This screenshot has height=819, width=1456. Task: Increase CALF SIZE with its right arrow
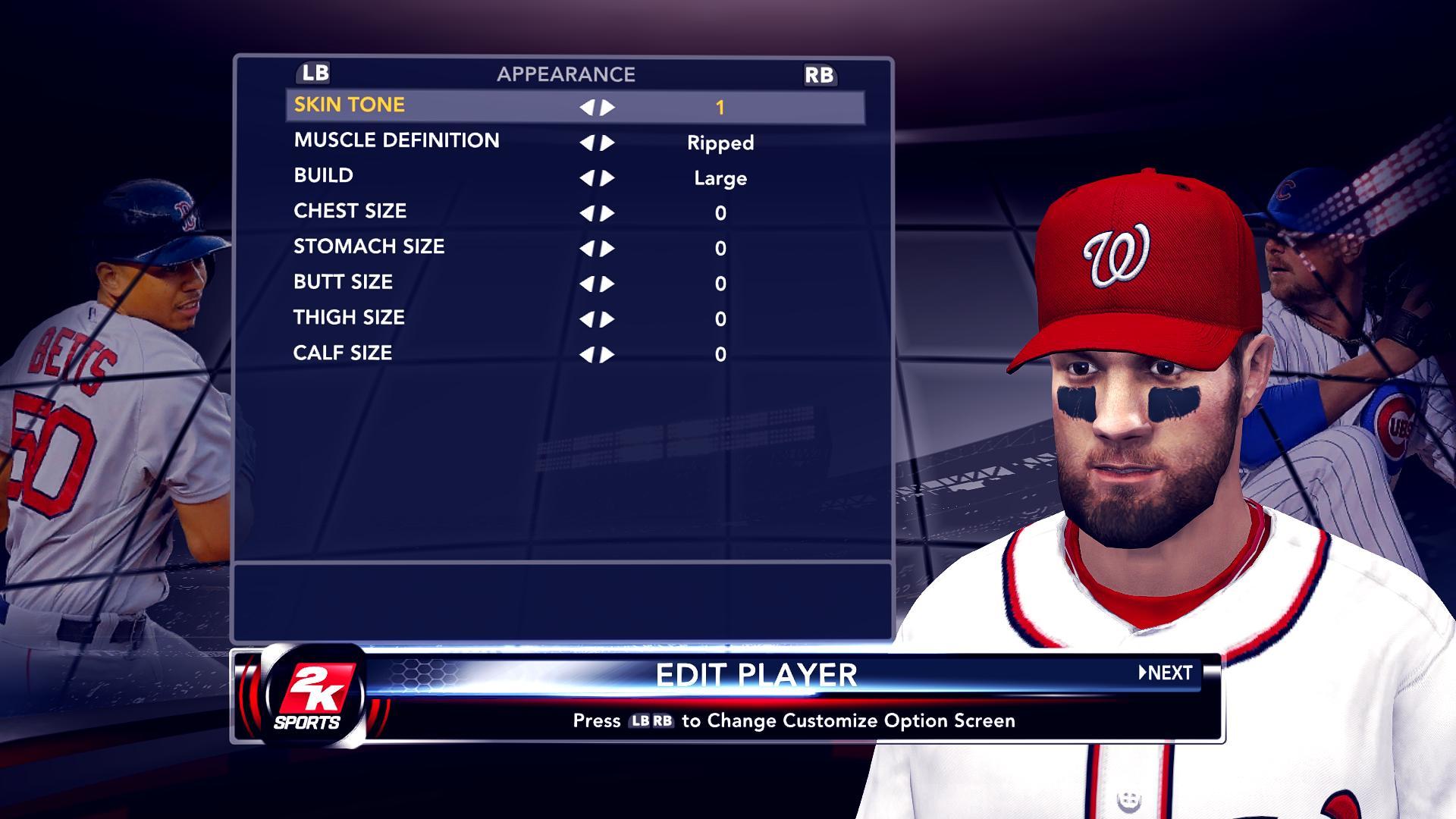click(607, 354)
